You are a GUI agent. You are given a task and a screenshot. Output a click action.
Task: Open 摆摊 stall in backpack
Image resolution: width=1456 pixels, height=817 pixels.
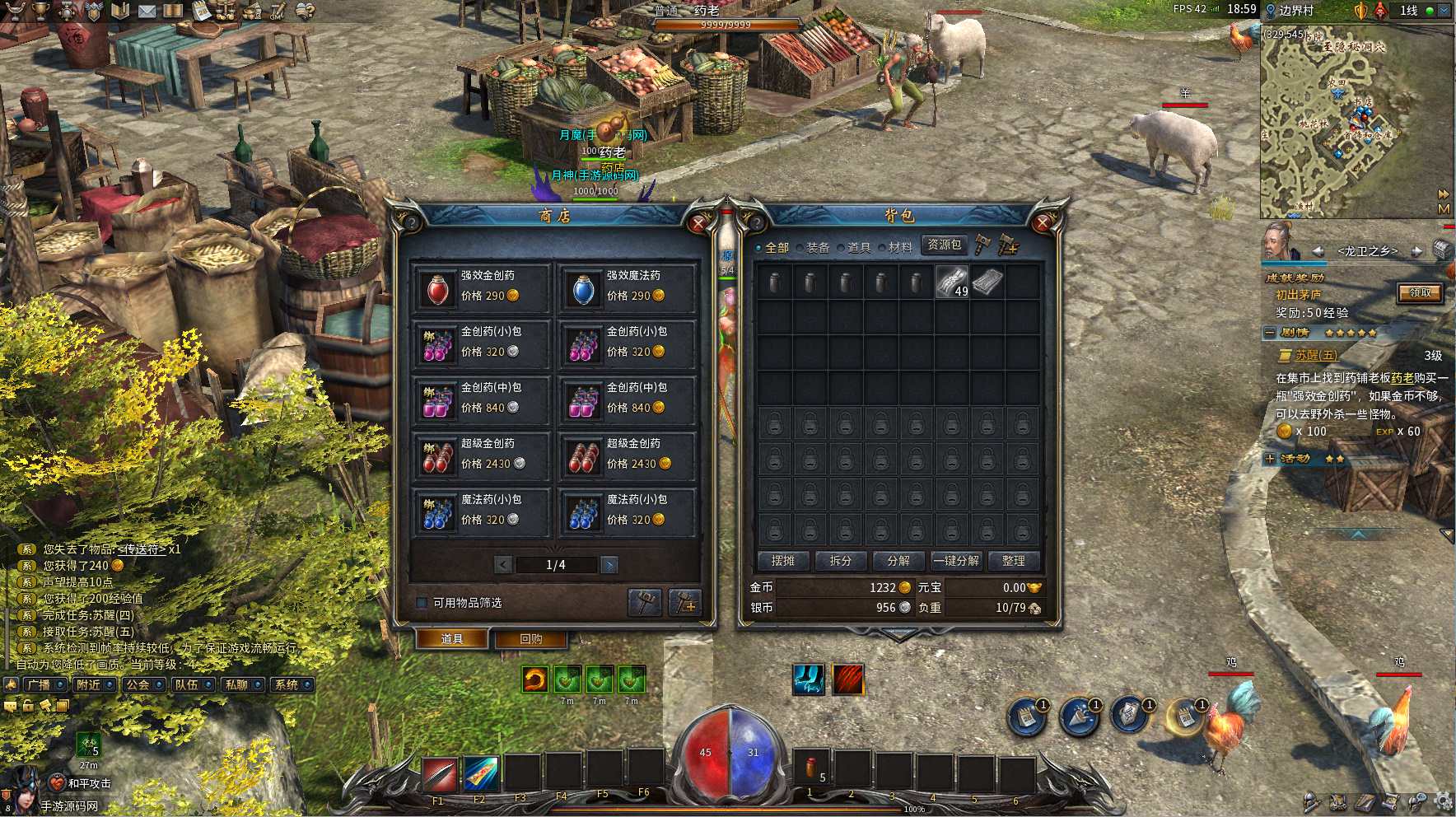pyautogui.click(x=782, y=561)
